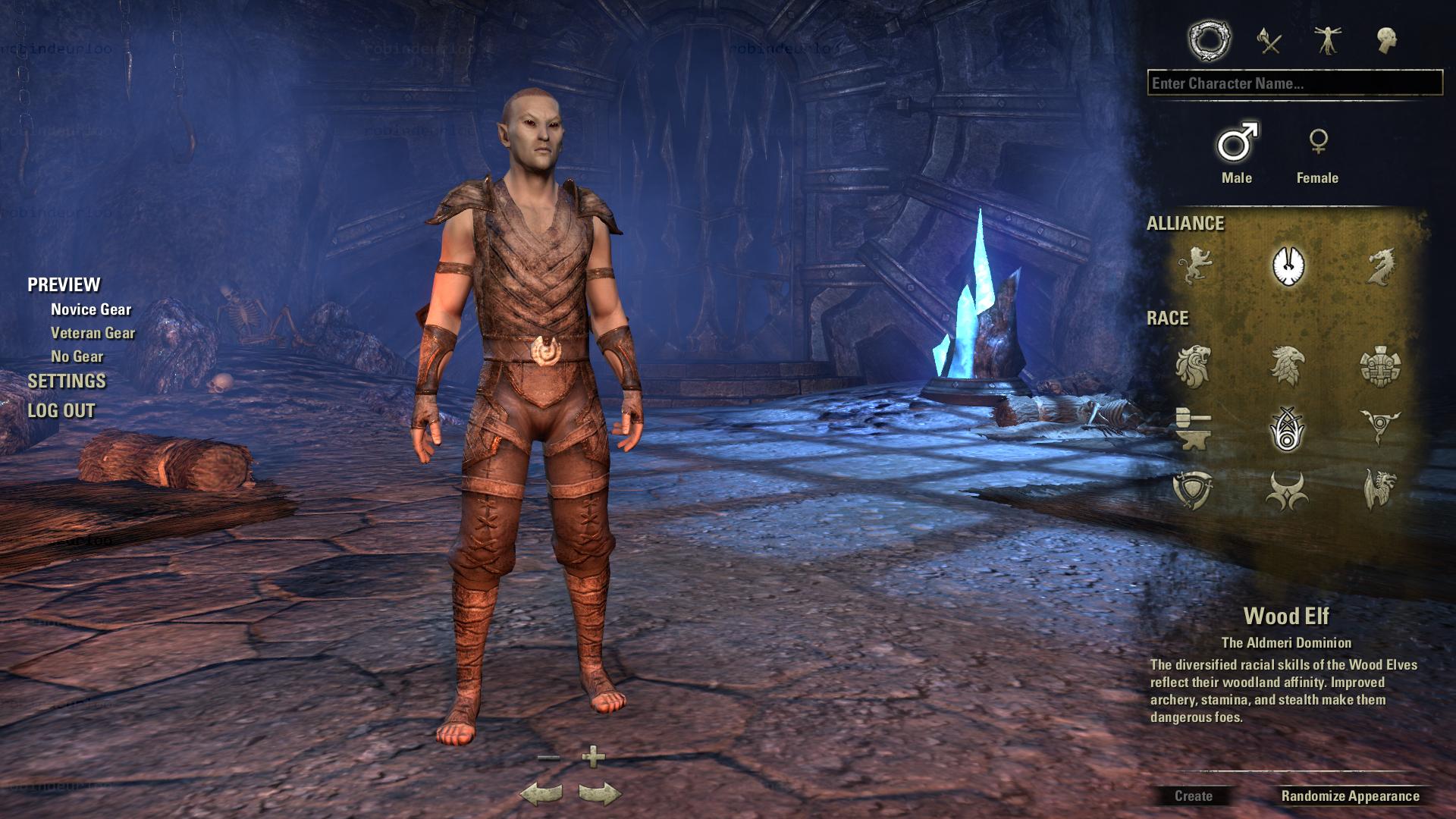
Task: Choose the Male gender option
Action: tap(1237, 152)
